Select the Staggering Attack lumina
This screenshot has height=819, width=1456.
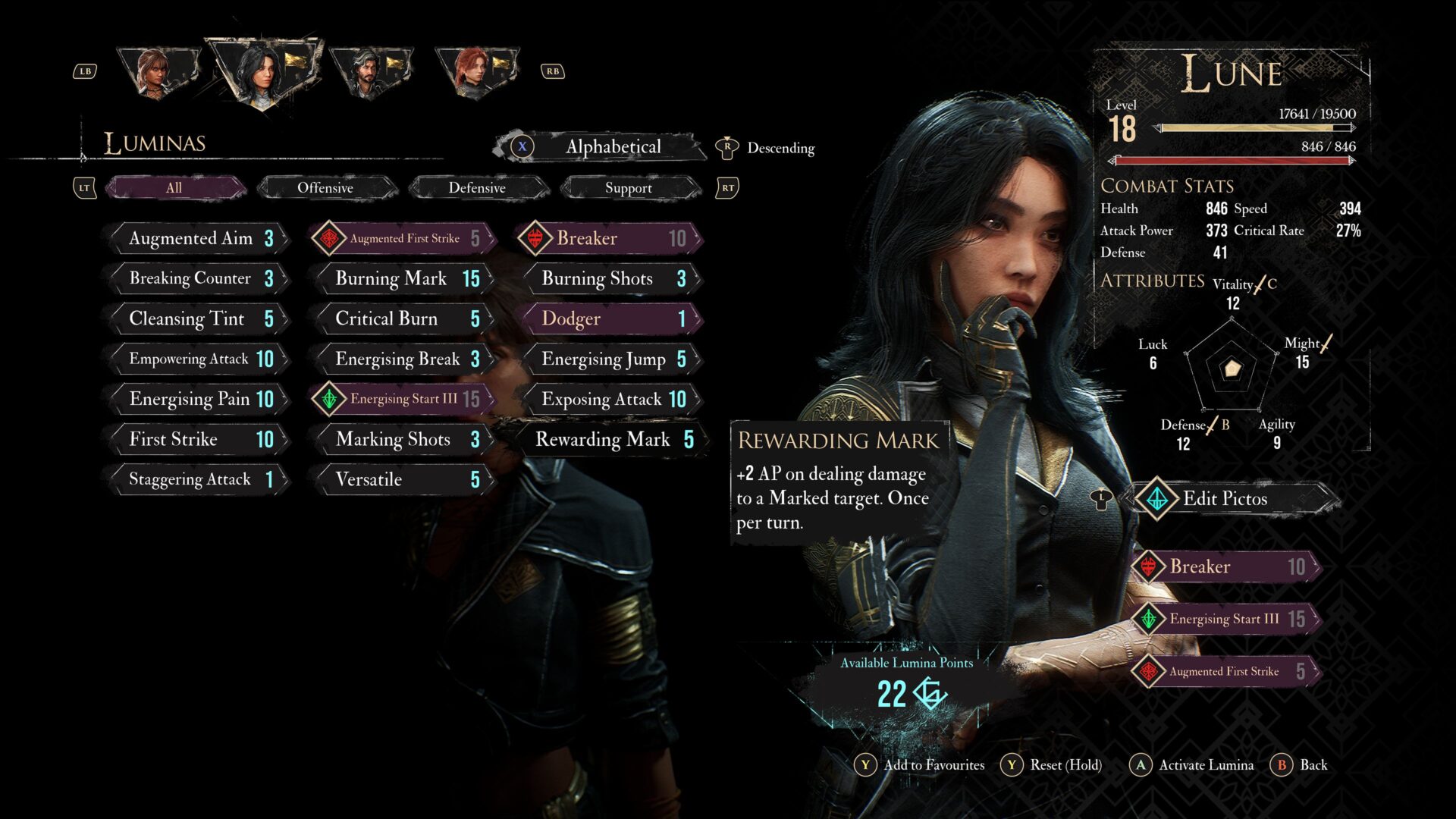point(199,479)
